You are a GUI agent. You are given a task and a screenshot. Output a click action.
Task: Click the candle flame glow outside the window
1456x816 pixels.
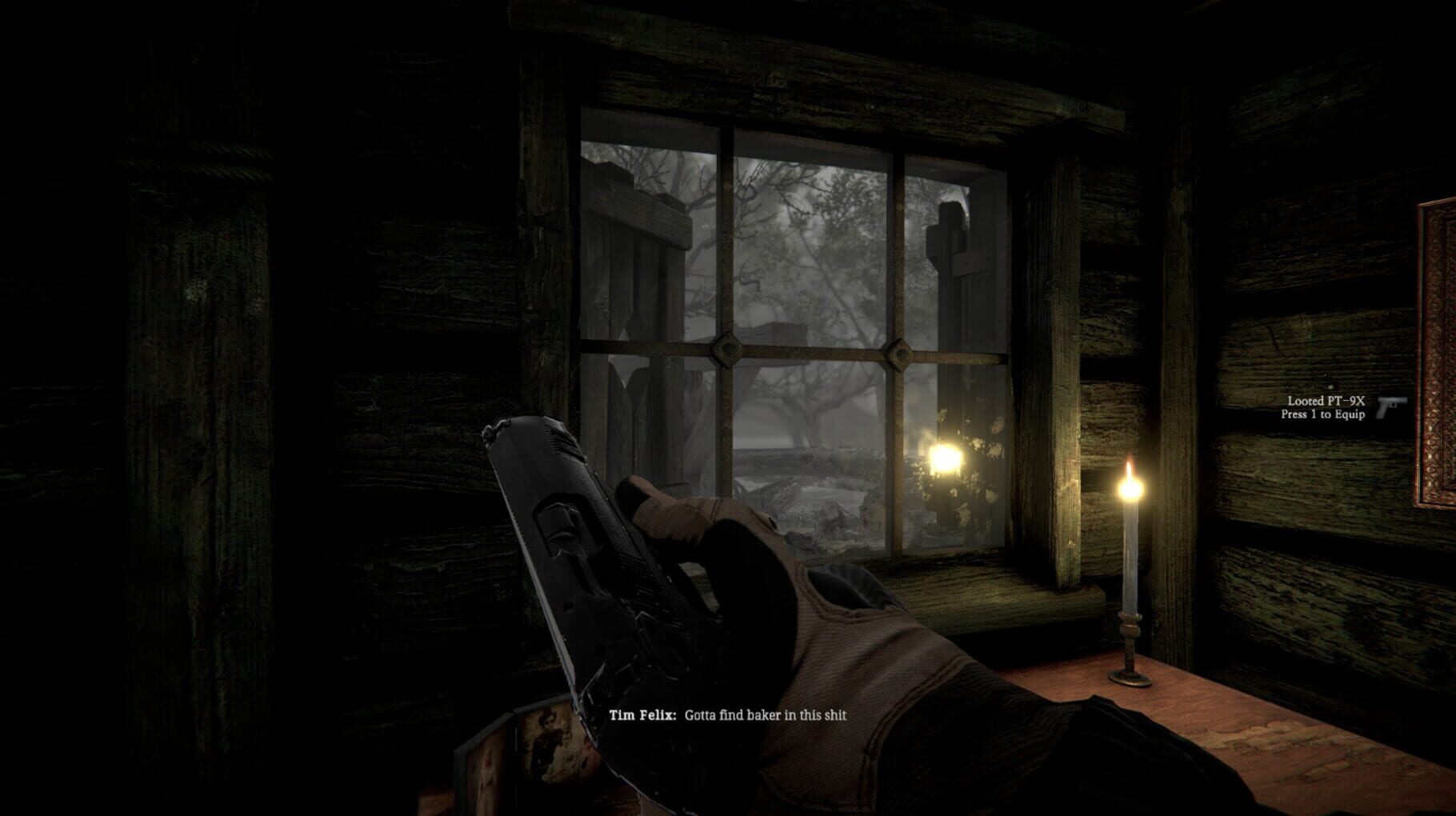click(944, 458)
